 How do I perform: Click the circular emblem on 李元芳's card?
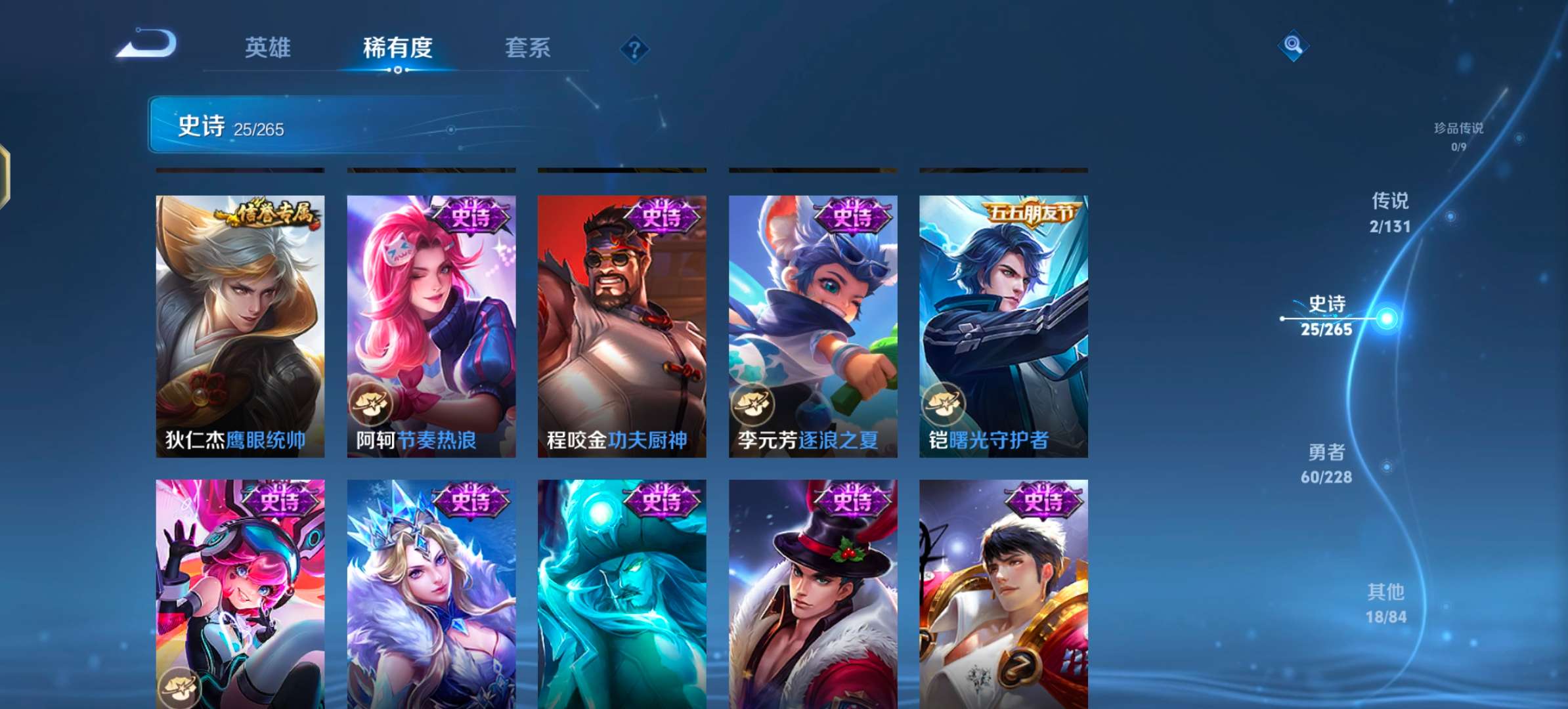(x=752, y=404)
